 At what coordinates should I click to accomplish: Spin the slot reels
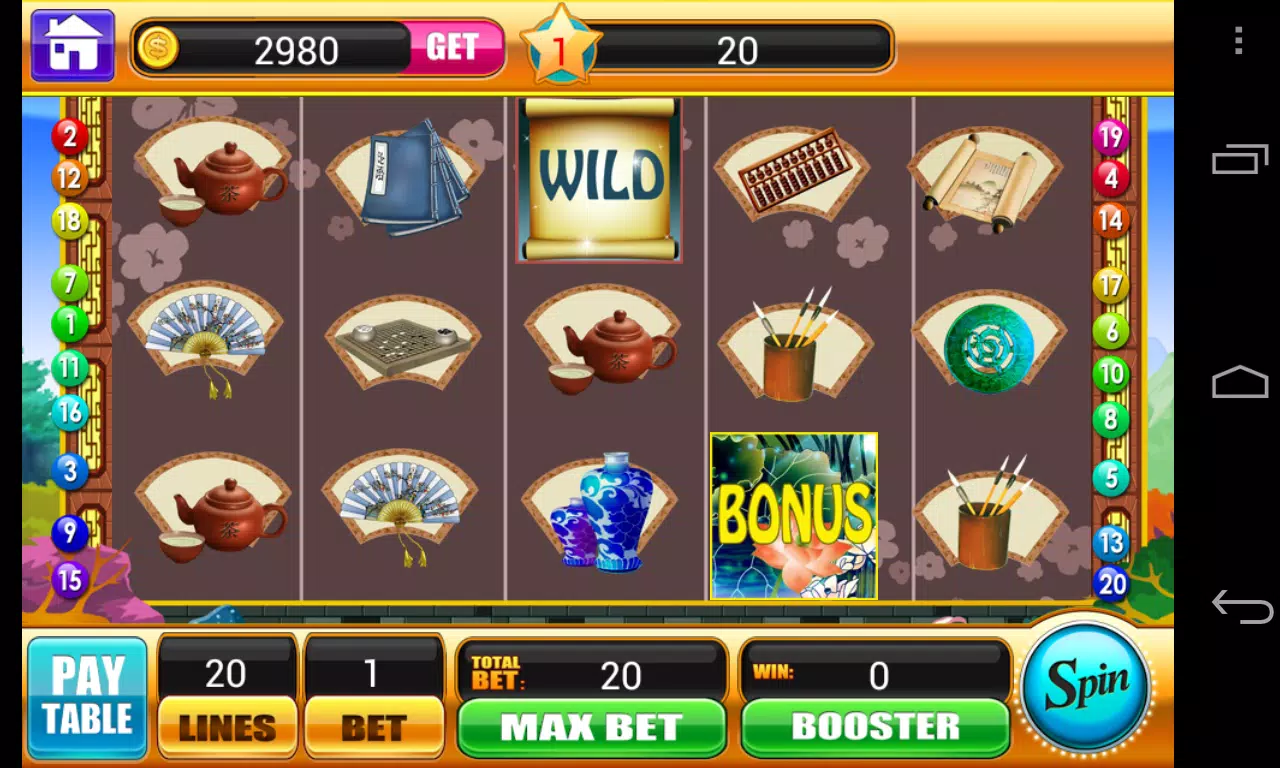tap(1086, 687)
